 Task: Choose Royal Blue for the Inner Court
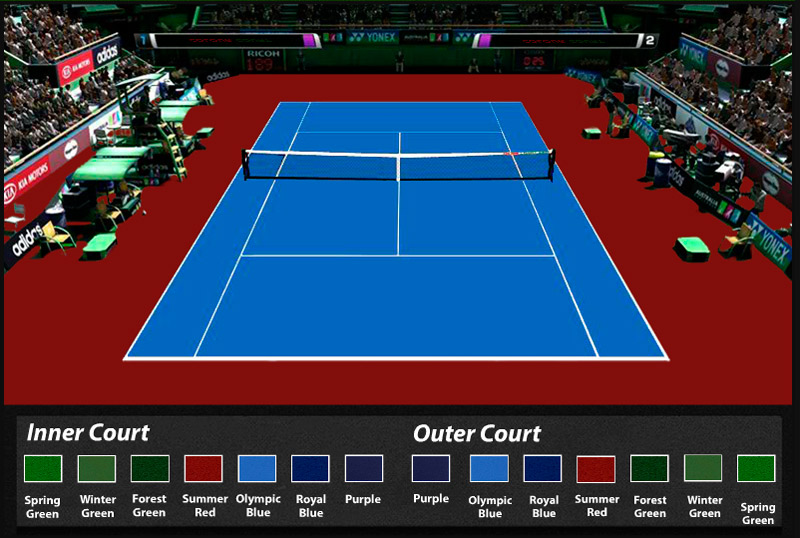[x=310, y=468]
